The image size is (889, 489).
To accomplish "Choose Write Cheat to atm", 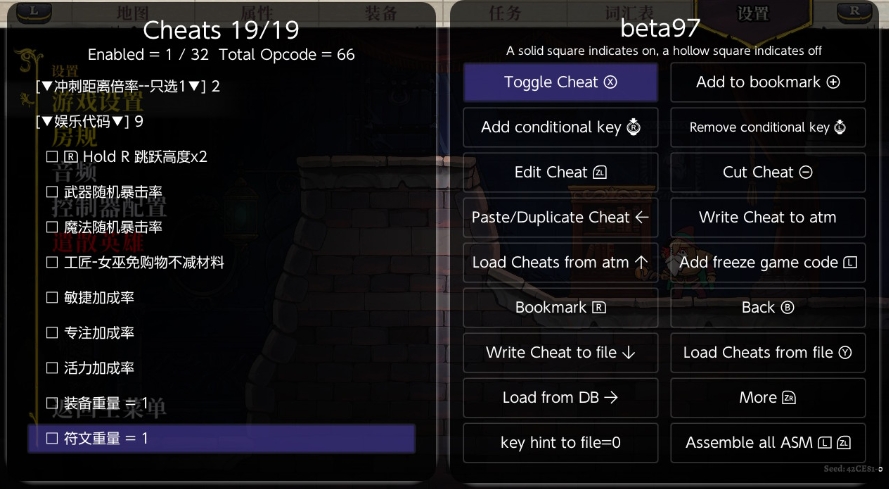I will tap(767, 217).
